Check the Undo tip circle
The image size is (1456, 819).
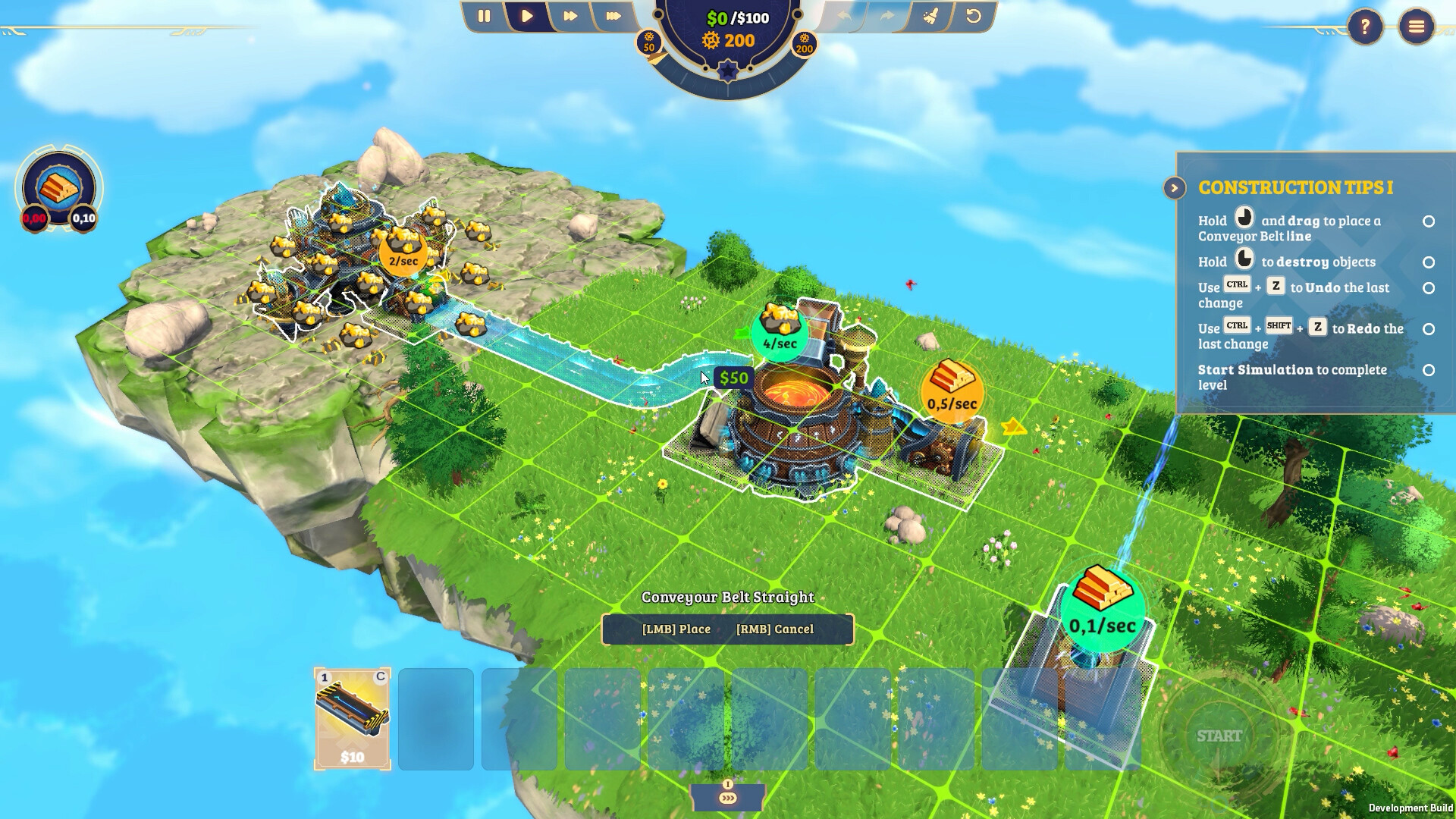[x=1429, y=288]
